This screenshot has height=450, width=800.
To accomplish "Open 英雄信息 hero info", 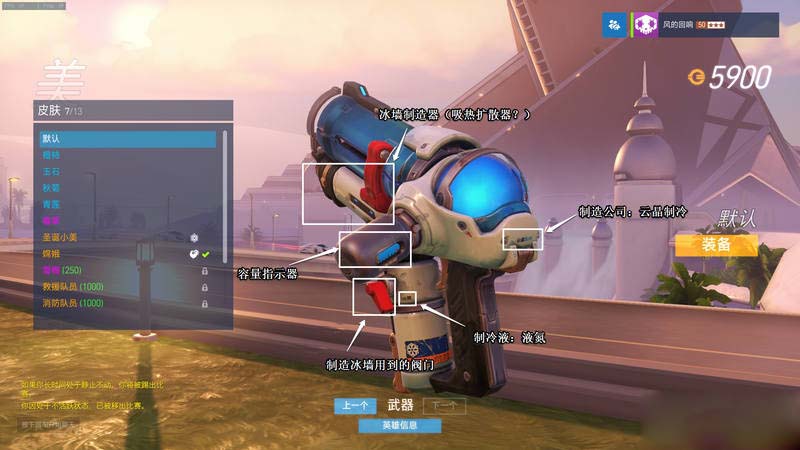I will coord(400,426).
